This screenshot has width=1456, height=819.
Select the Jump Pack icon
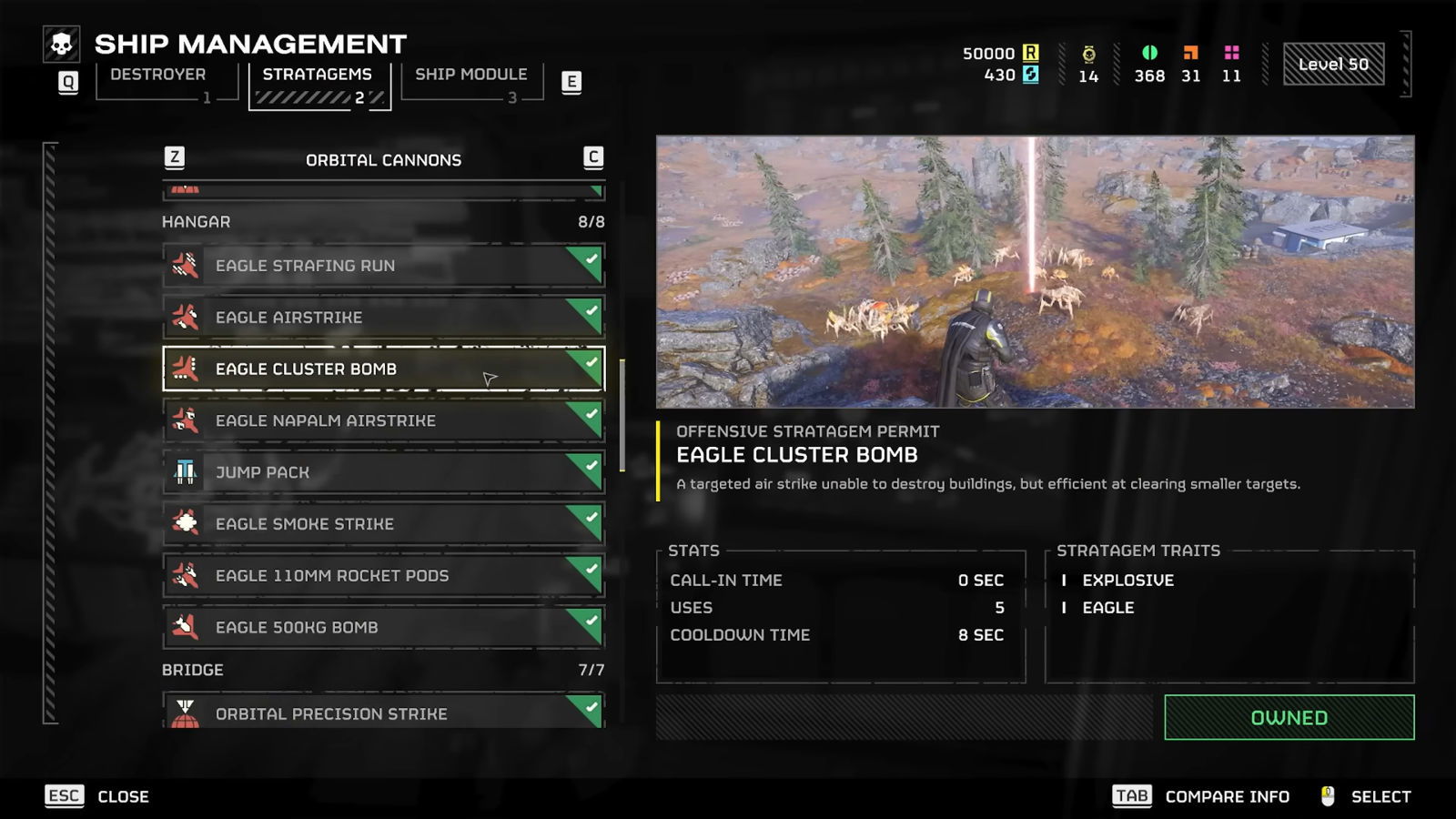(185, 471)
